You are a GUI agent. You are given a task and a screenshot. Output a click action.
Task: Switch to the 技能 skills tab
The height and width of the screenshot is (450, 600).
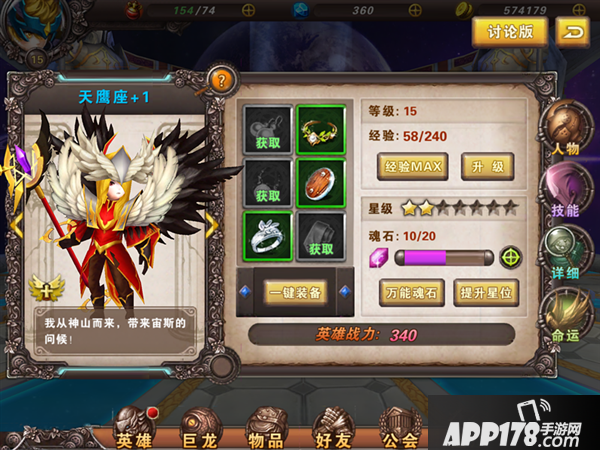pos(565,193)
